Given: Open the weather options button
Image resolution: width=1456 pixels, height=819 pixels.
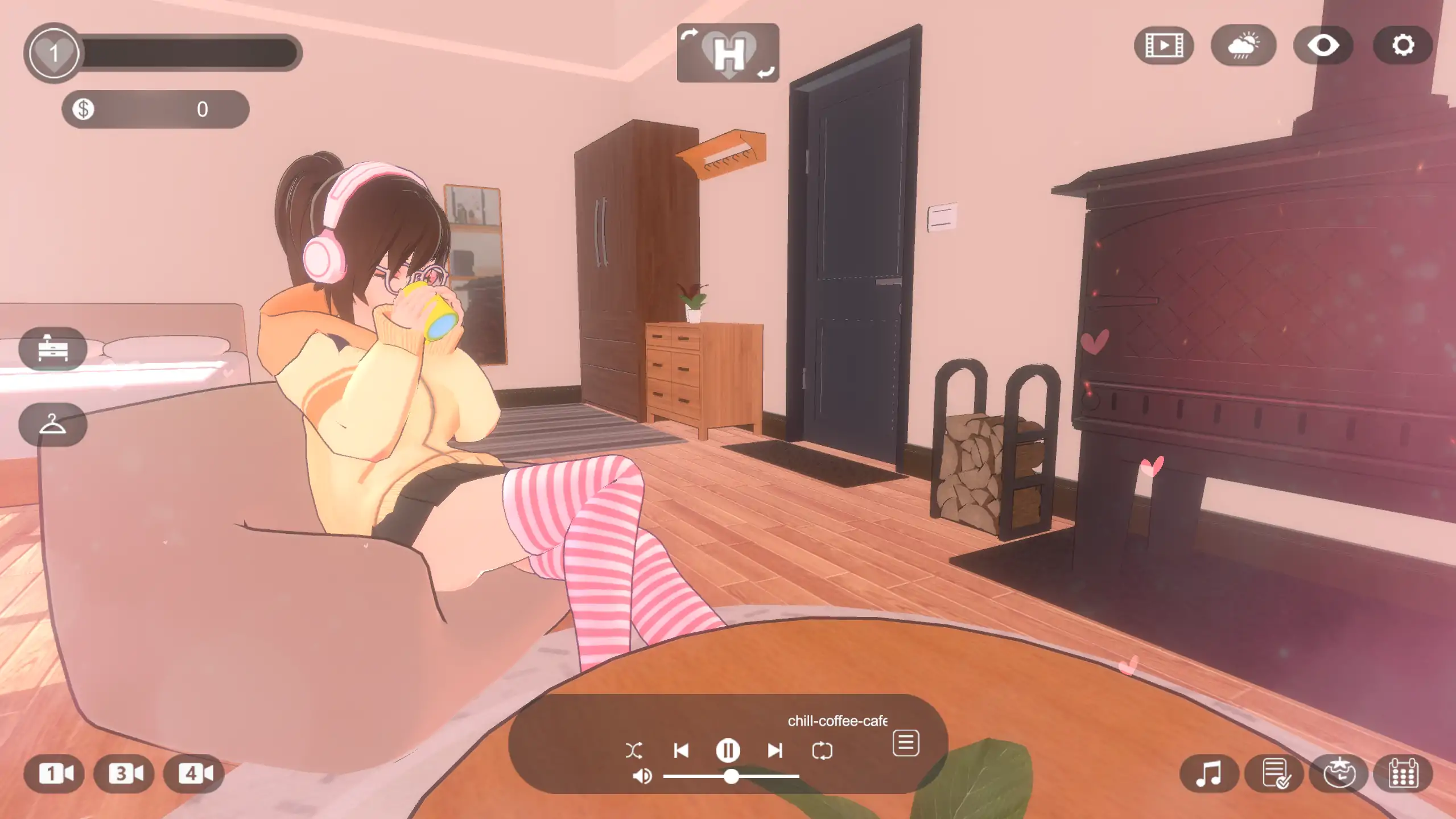Looking at the screenshot, I should (x=1243, y=45).
